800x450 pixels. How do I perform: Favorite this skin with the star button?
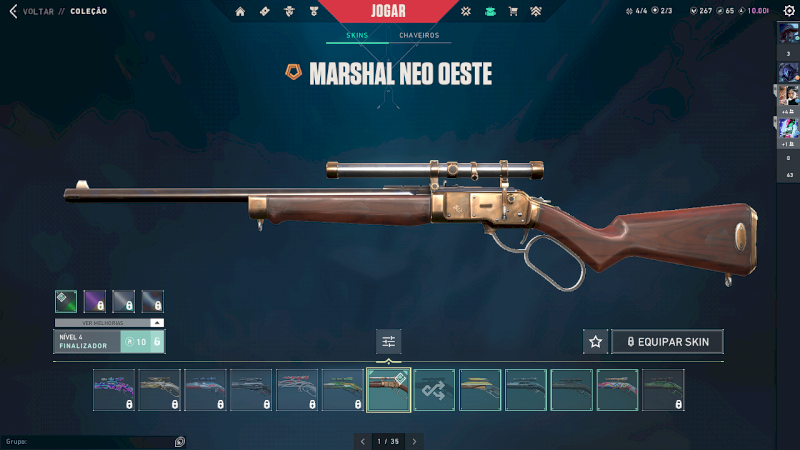595,341
